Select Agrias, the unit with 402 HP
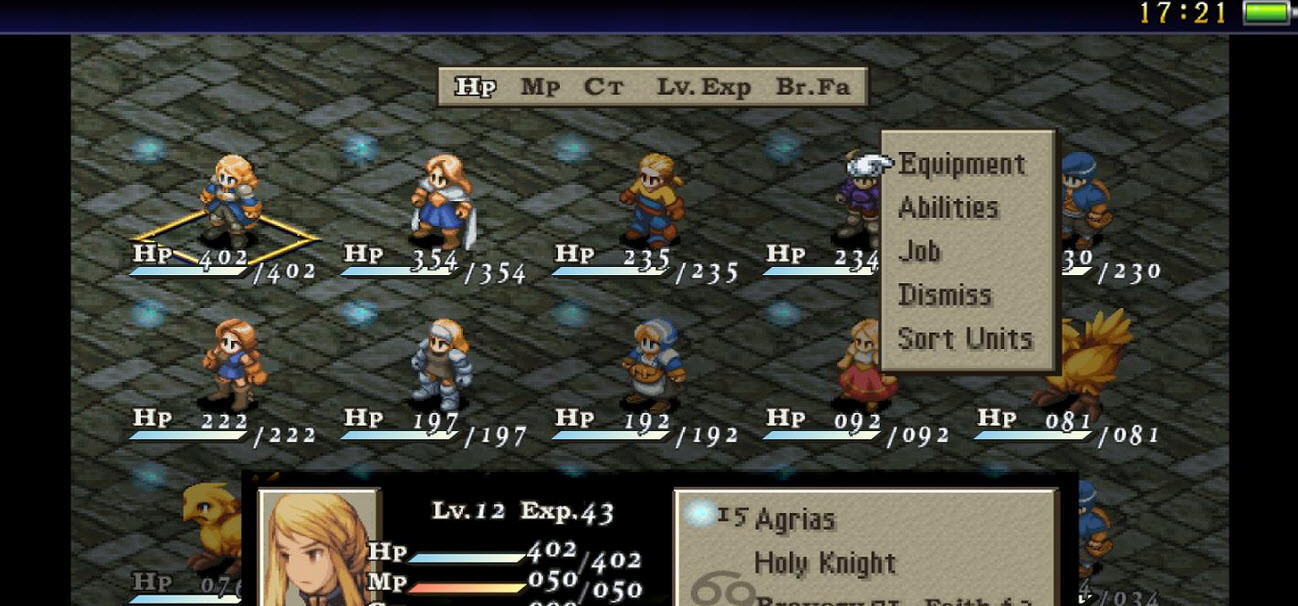Image resolution: width=1298 pixels, height=606 pixels. pyautogui.click(x=230, y=198)
